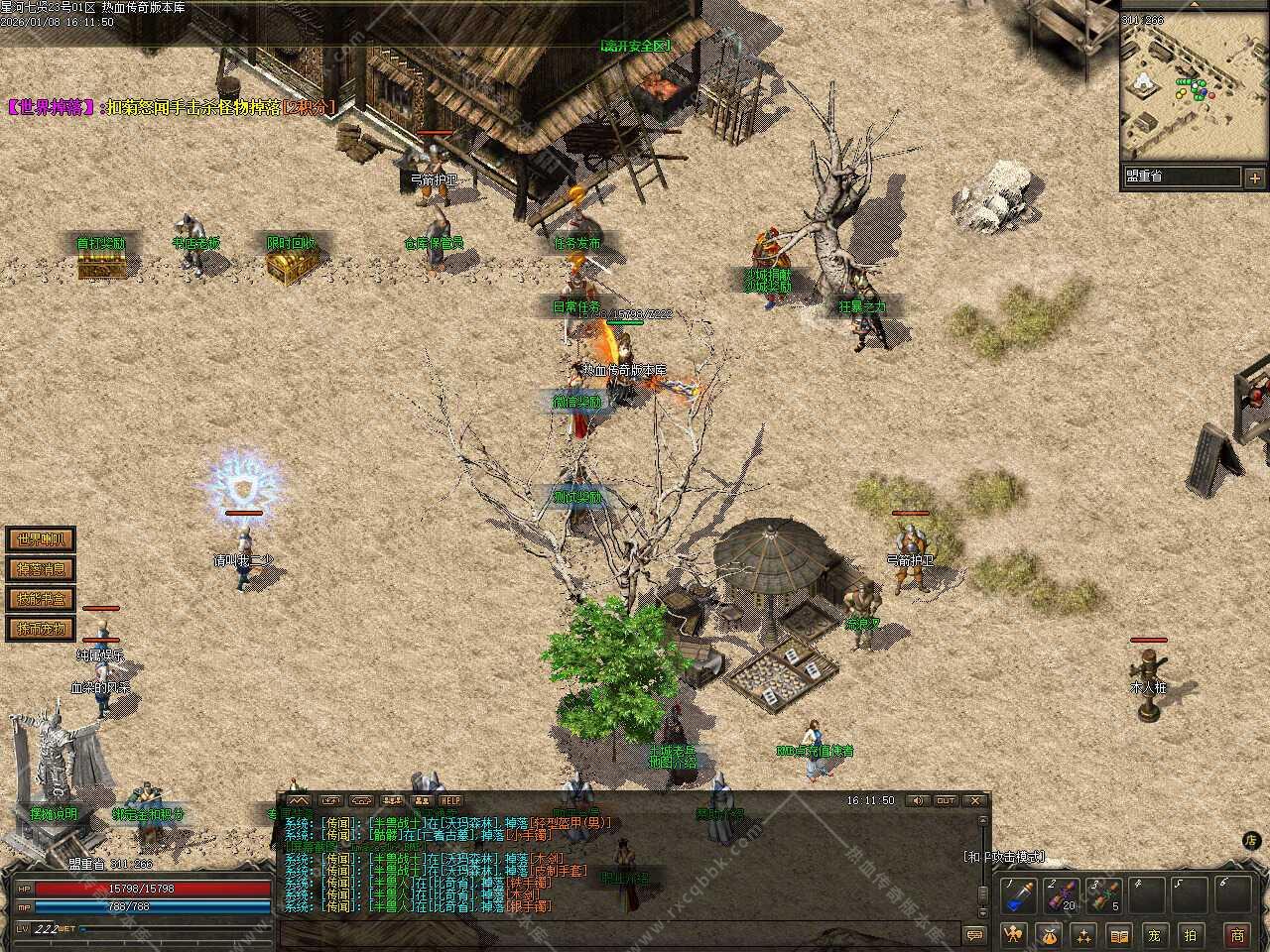This screenshot has height=952, width=1270.
Task: Select the 排斥宠物 pet button
Action: pos(41,628)
